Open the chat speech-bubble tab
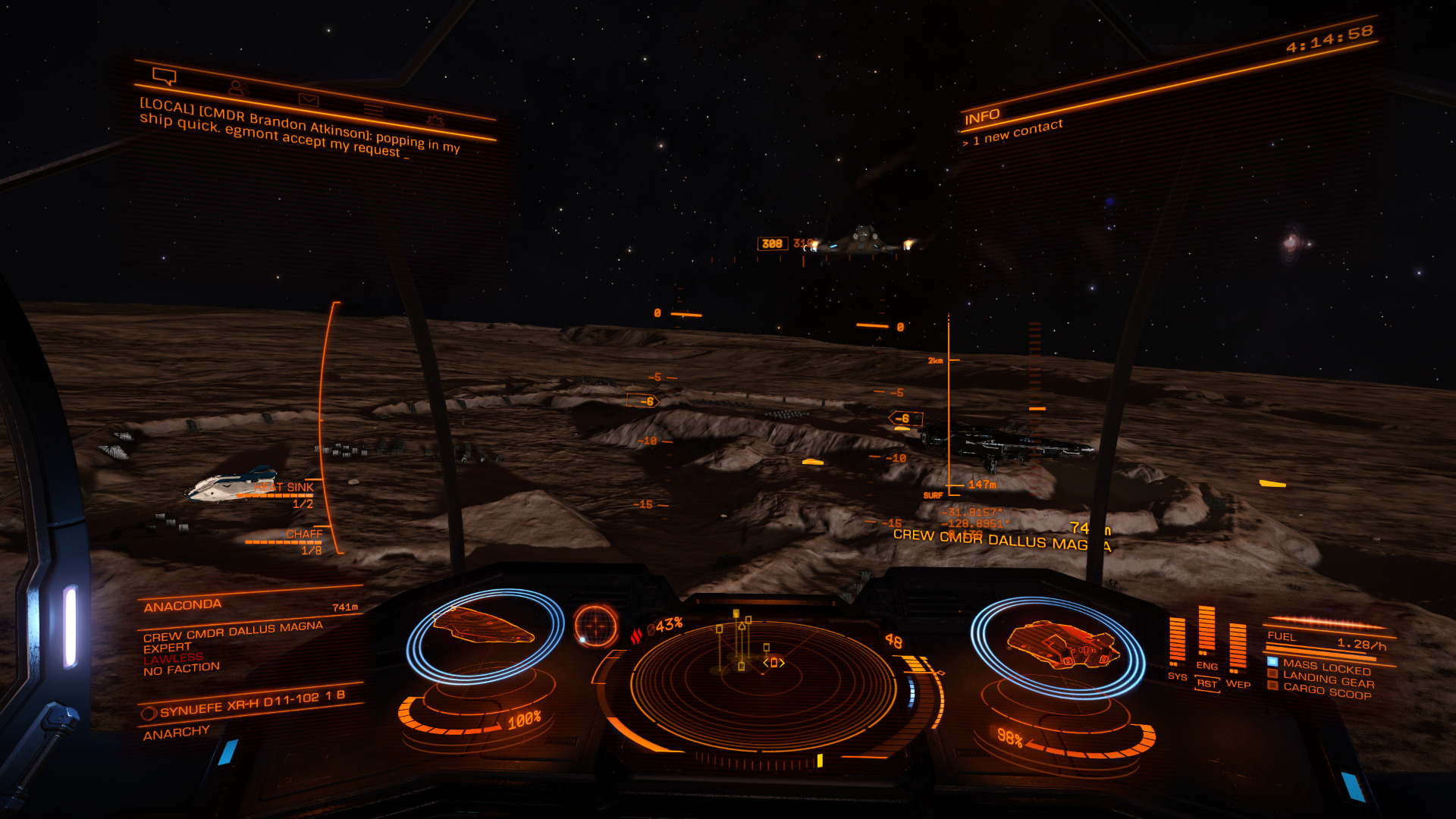This screenshot has width=1456, height=819. 164,76
